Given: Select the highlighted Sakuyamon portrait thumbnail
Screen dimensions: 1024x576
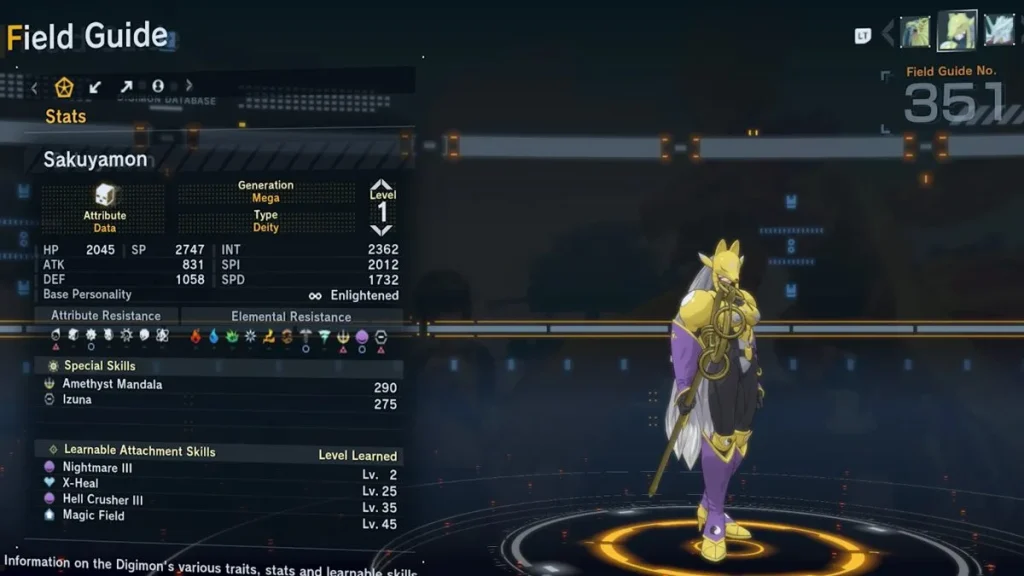Looking at the screenshot, I should 957,31.
